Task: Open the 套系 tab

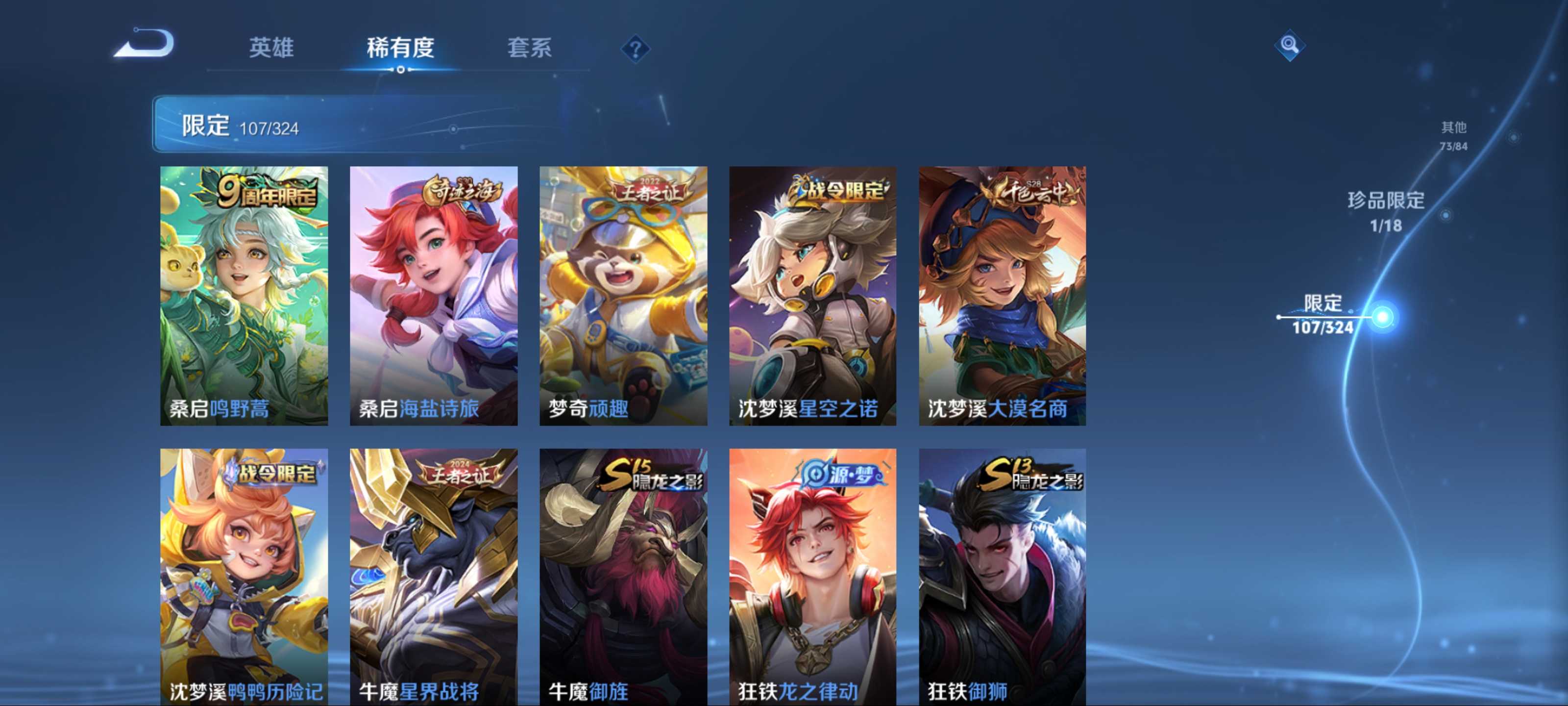Action: tap(529, 48)
